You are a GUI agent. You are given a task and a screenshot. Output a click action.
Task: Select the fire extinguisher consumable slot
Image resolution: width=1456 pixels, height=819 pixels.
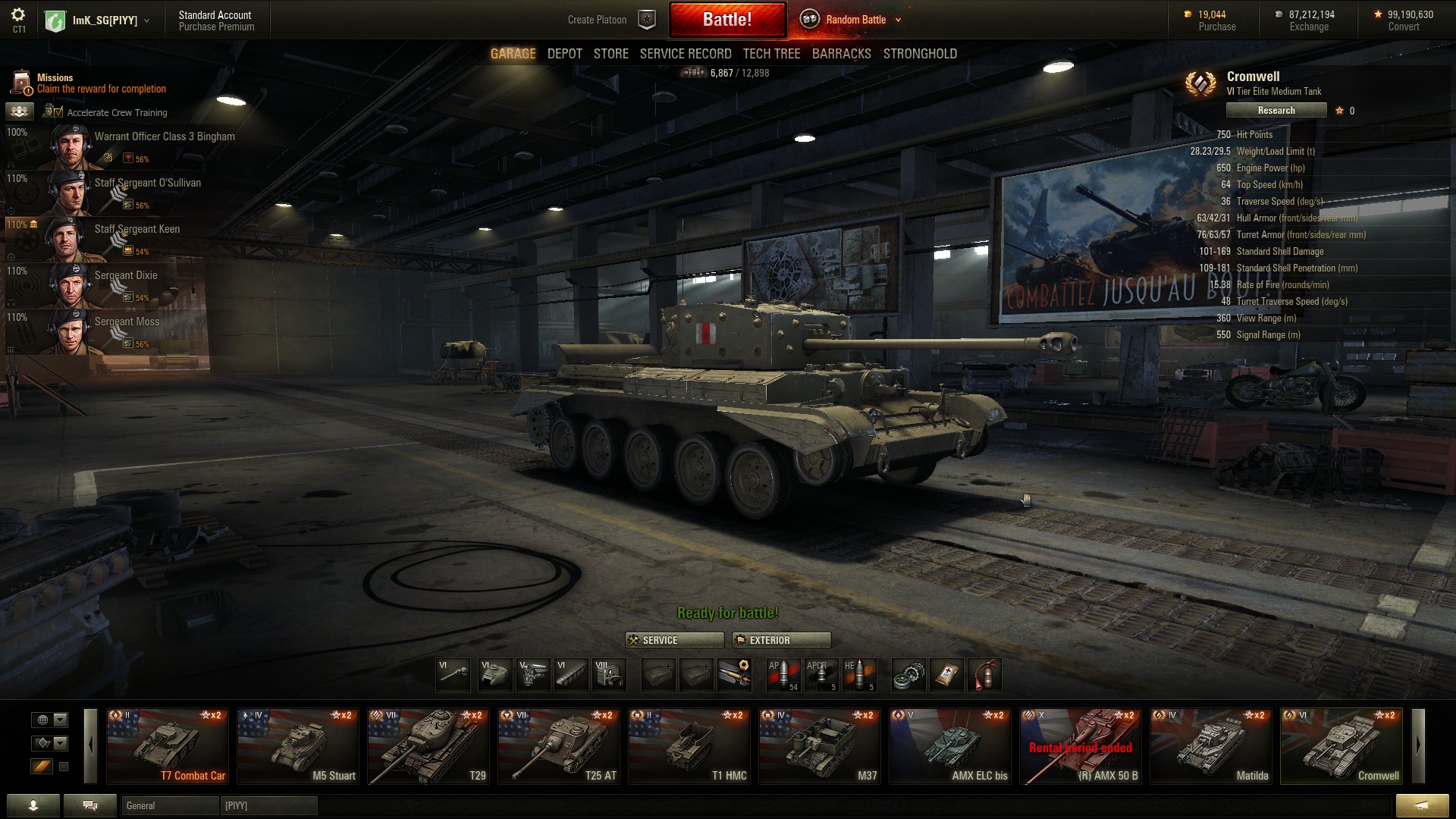click(984, 674)
